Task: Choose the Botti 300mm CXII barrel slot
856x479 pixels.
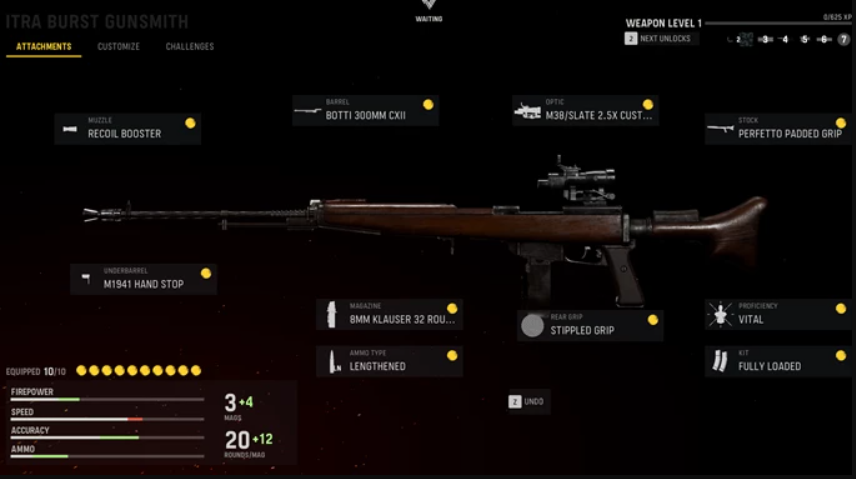Action: point(365,111)
